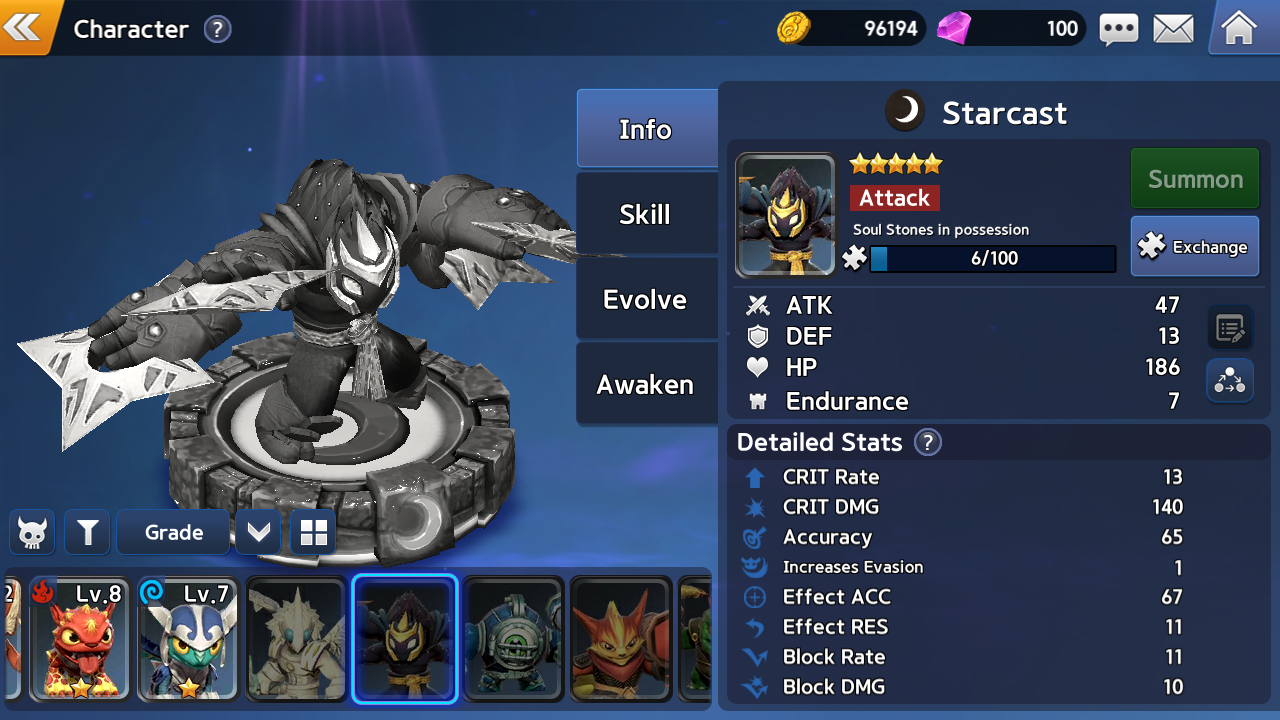Select the Lv.8 red dragon character
The width and height of the screenshot is (1280, 720).
click(79, 639)
